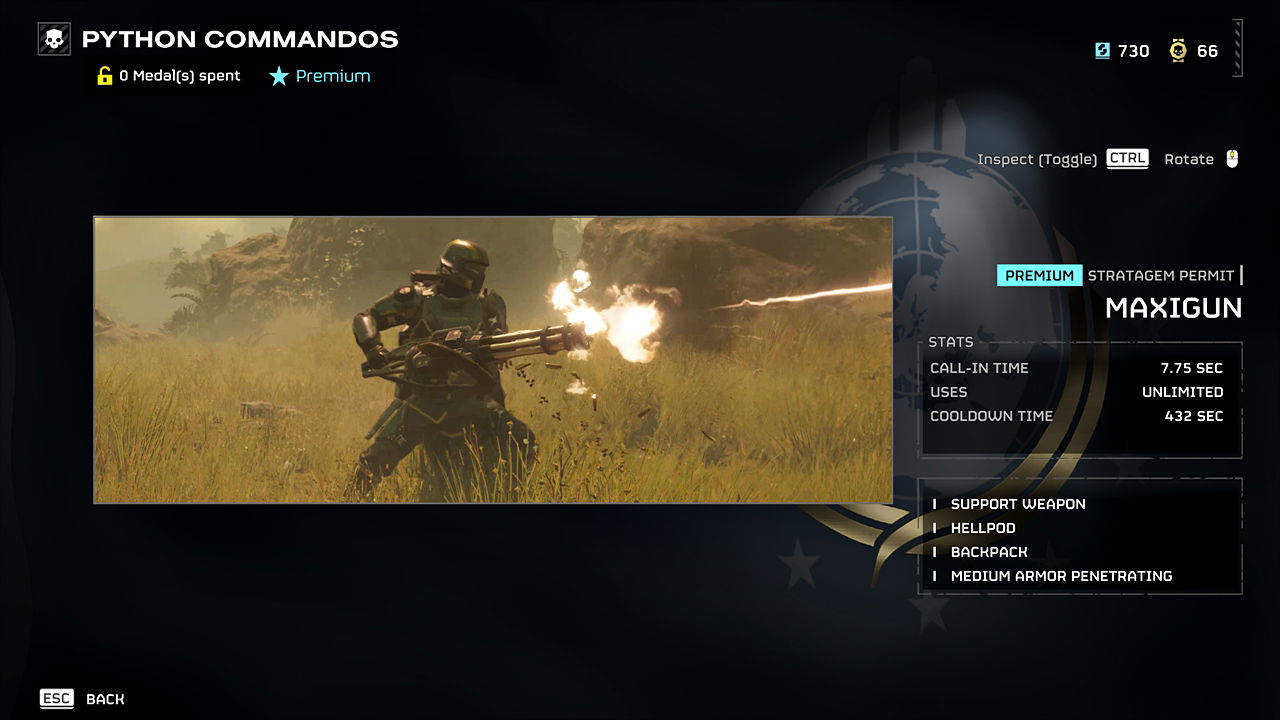The image size is (1280, 720).
Task: Expand the Stats panel
Action: (1080, 390)
